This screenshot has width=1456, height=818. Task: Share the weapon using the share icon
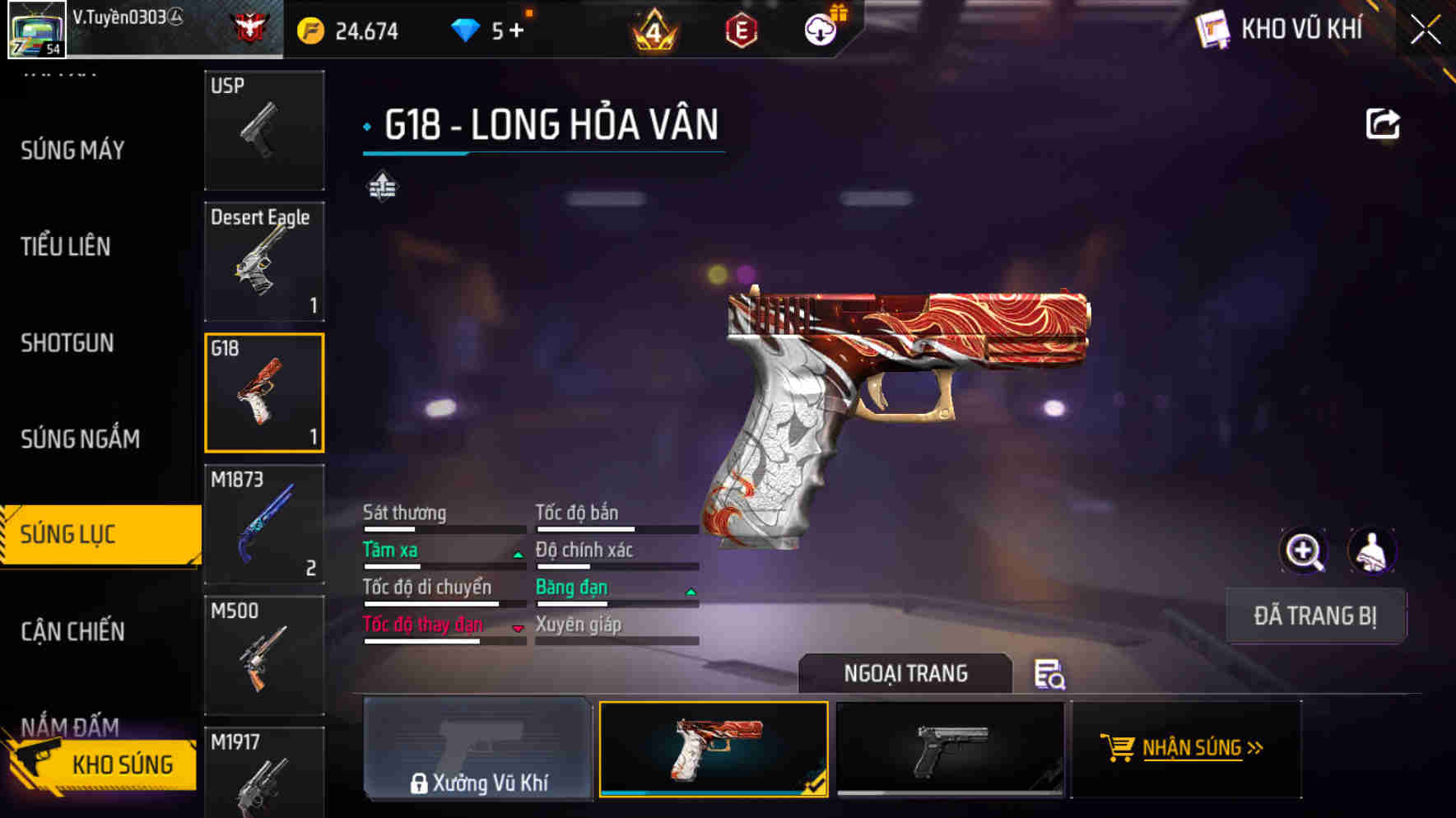click(1383, 124)
